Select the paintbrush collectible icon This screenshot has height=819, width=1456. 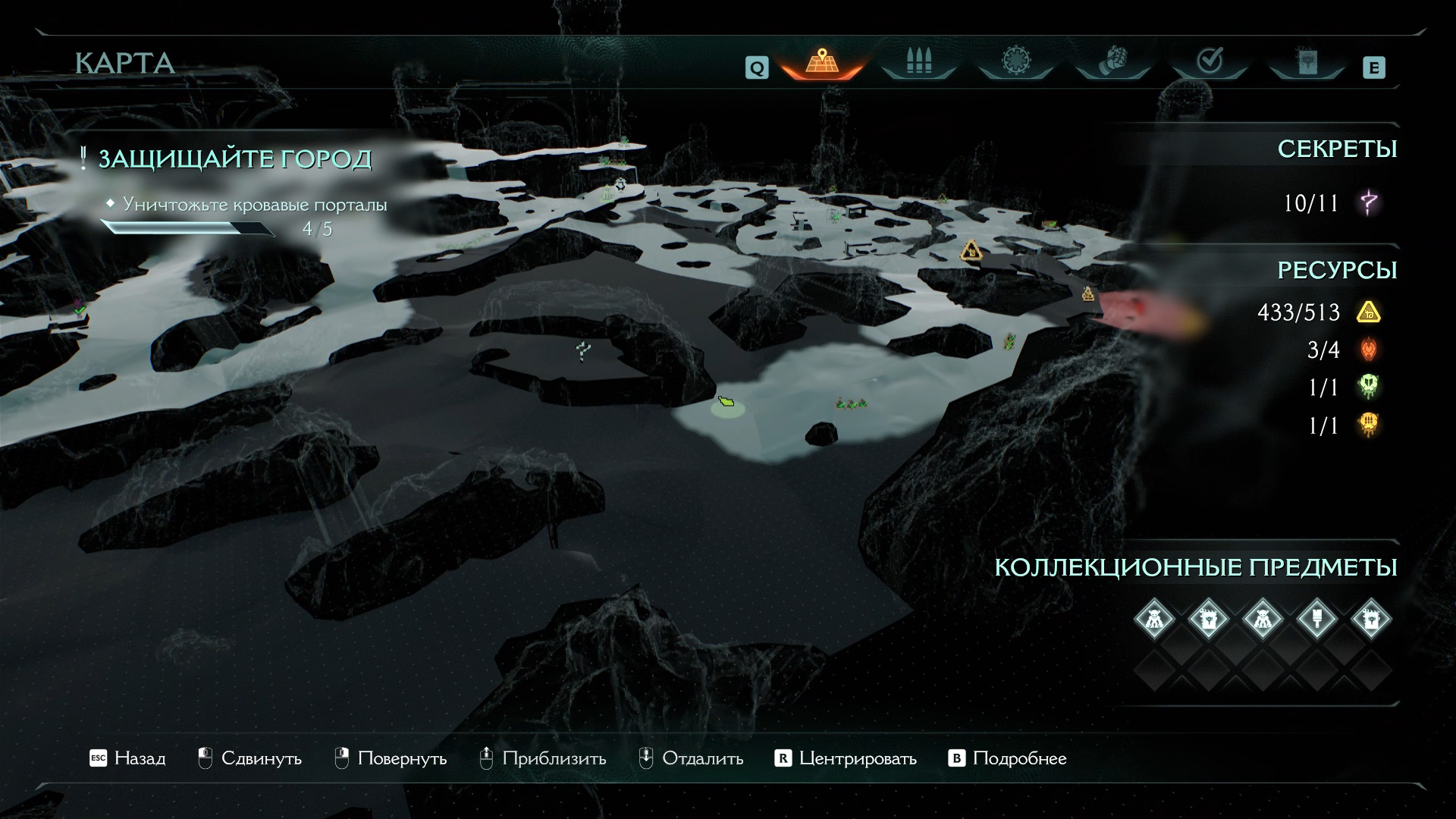tap(1317, 620)
